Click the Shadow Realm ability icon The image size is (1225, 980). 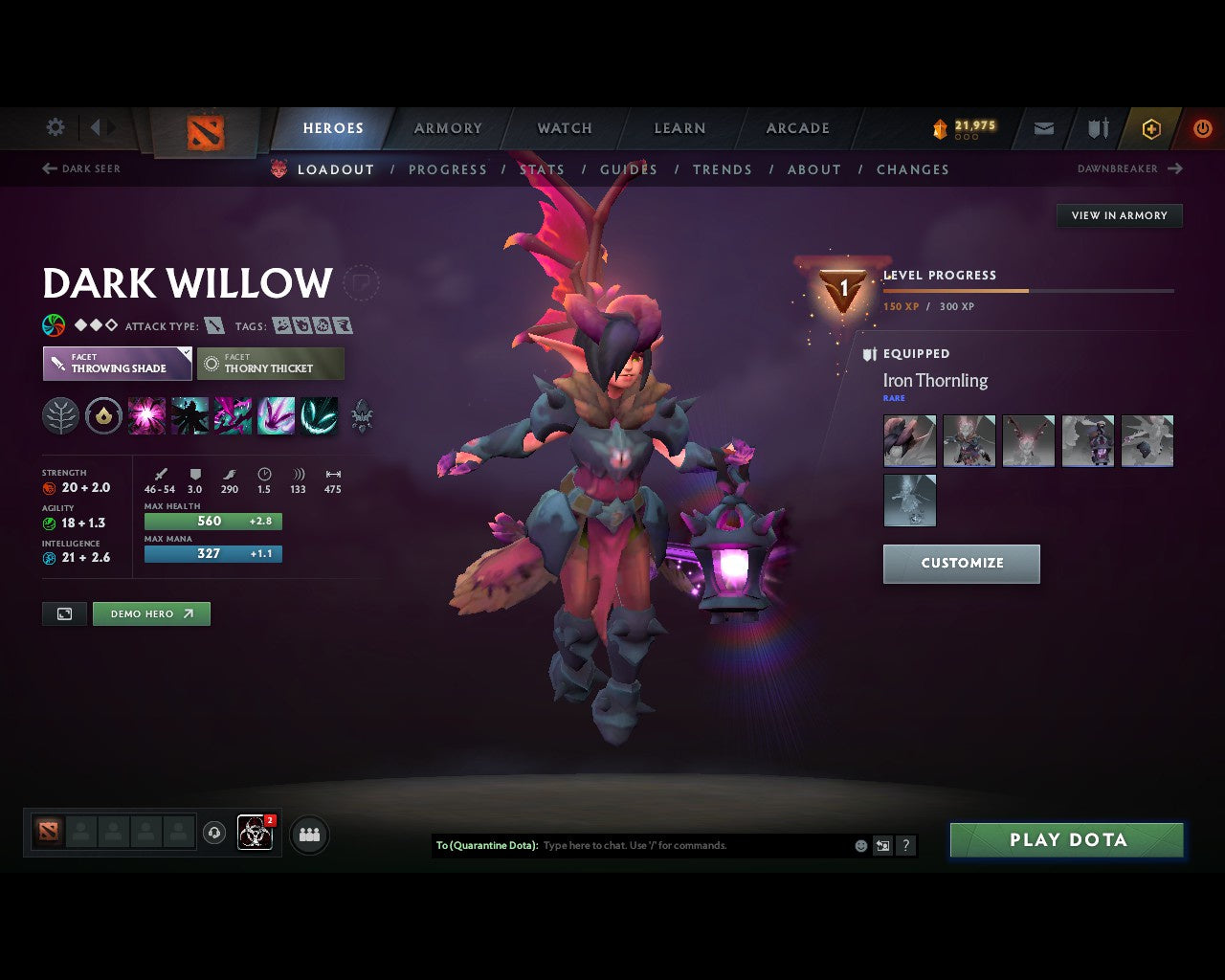189,415
